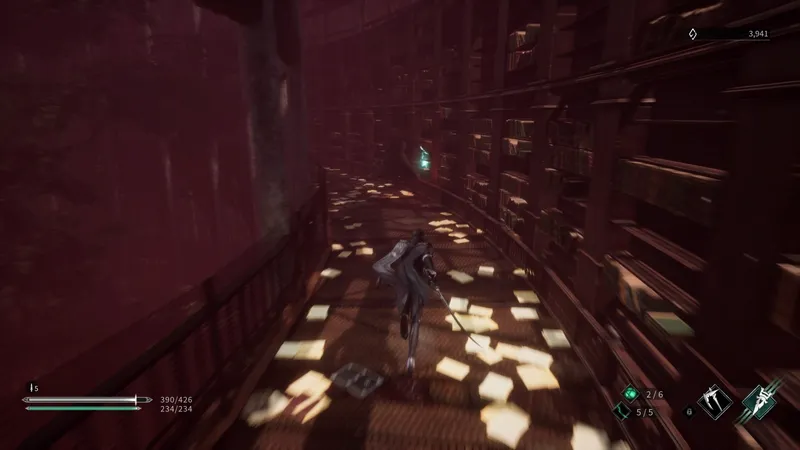800x450 pixels.
Task: Click the memory shard currency icon
Action: [694, 34]
